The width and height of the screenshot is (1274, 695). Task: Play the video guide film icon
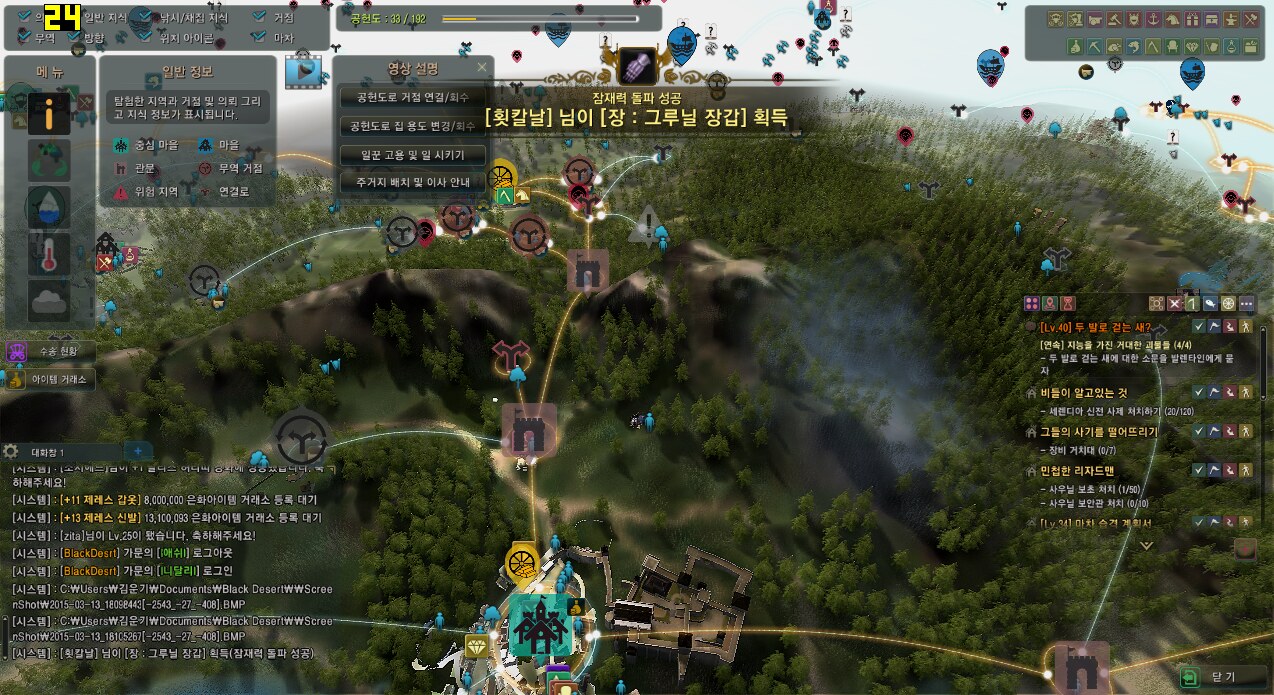305,71
